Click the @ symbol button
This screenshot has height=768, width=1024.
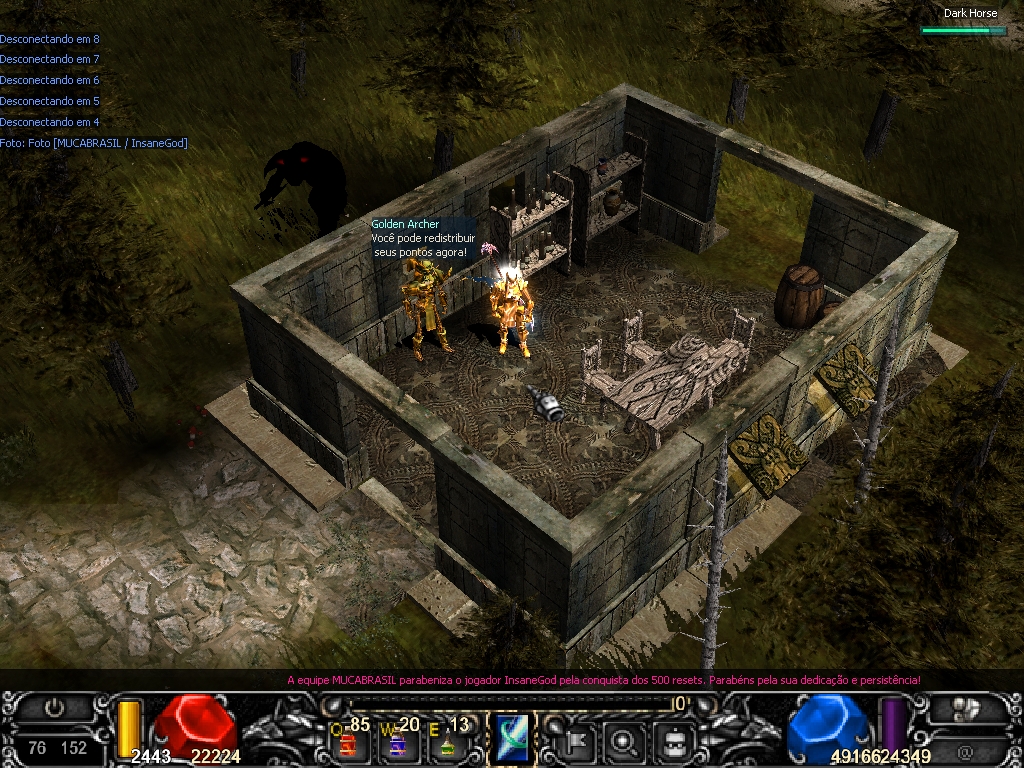tap(966, 750)
